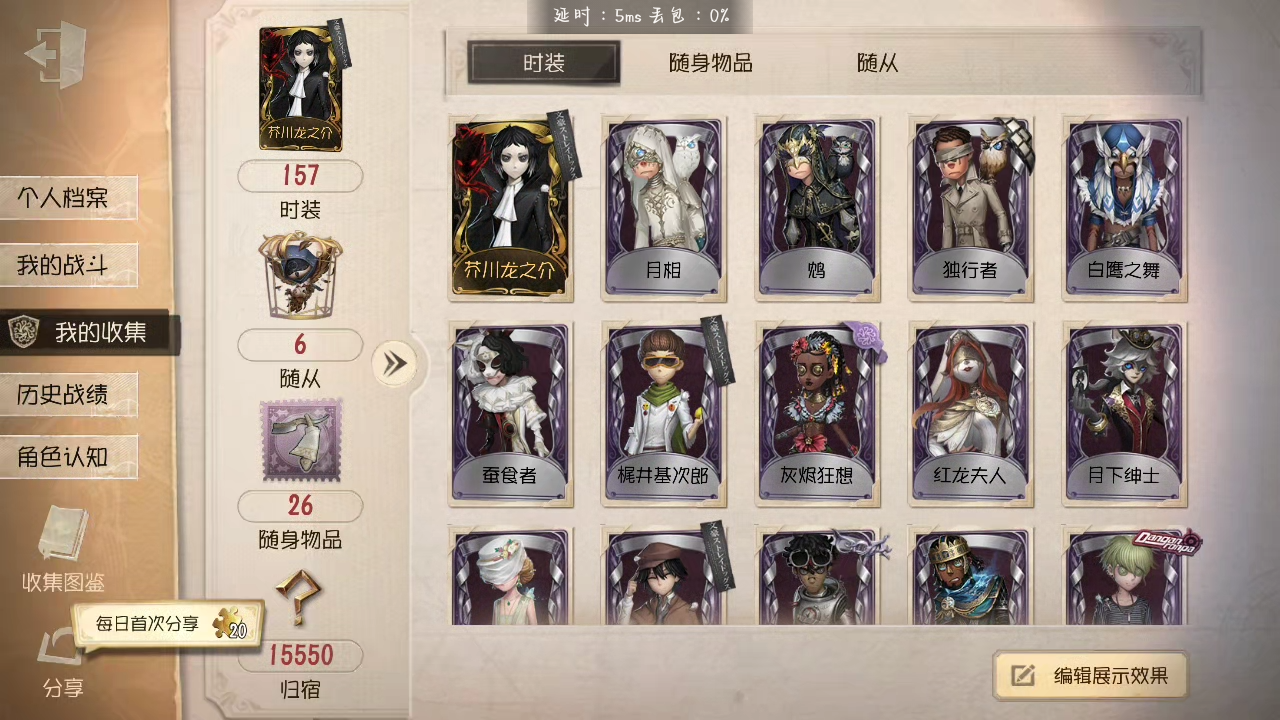Switch to the 随身物品 tab
Screen dimensions: 1280x720
tap(710, 63)
